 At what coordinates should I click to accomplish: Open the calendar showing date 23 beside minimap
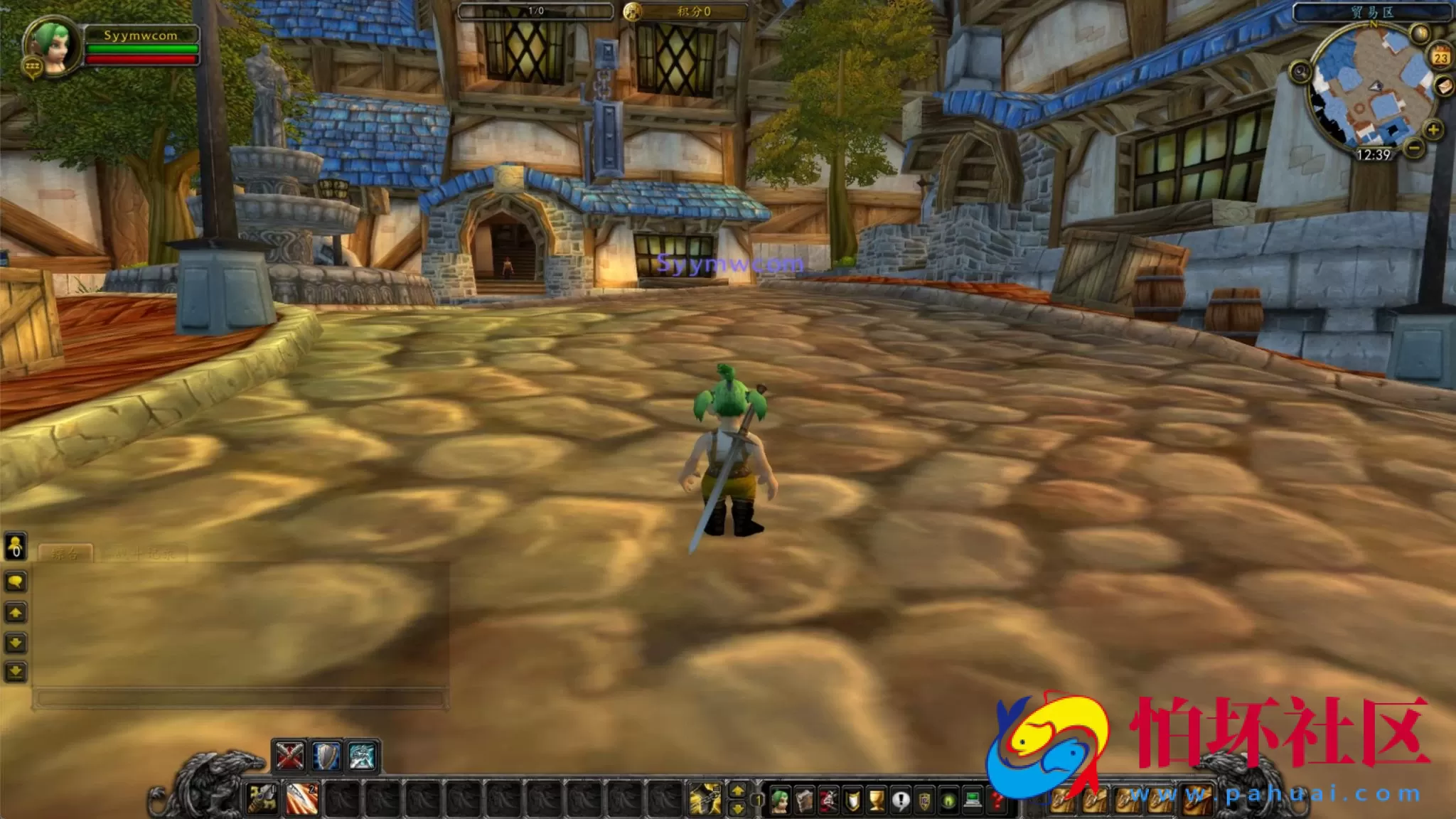(1442, 58)
